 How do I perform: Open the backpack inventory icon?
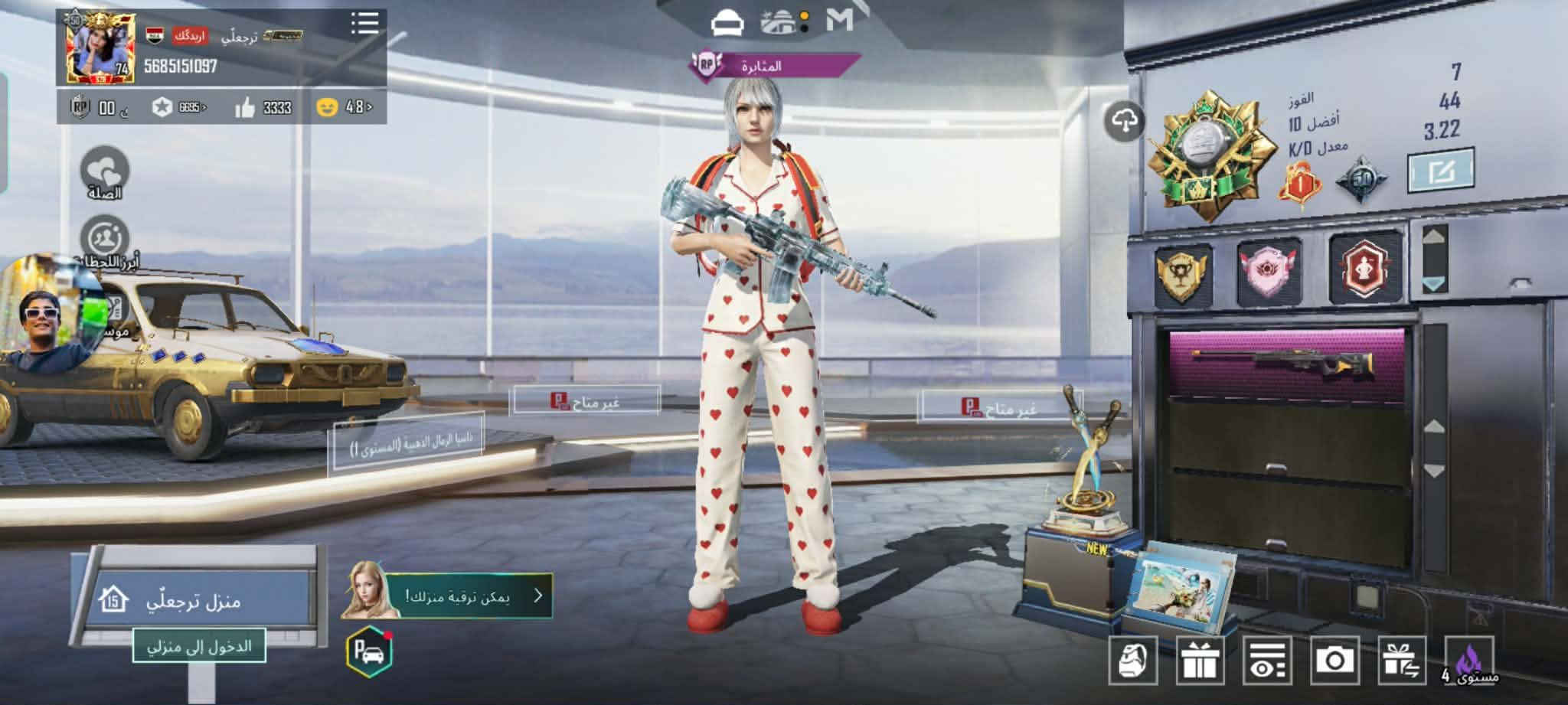click(x=1133, y=660)
